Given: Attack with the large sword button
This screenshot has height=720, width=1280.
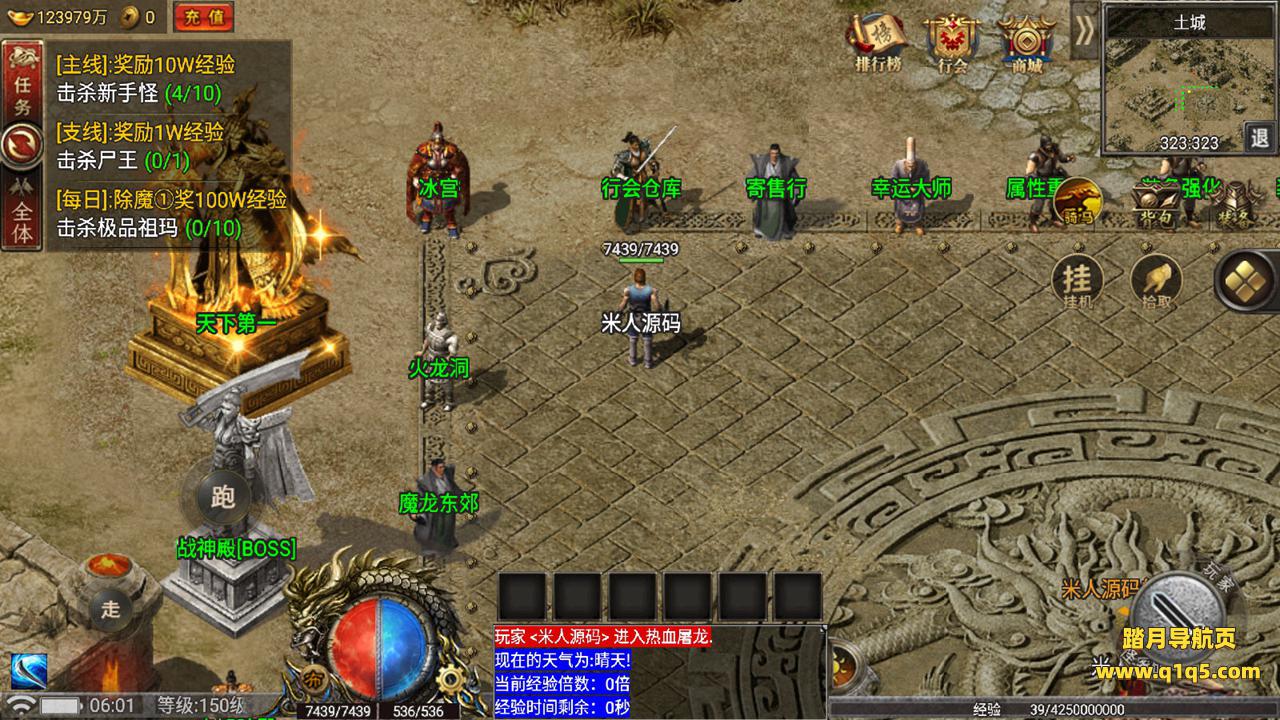Looking at the screenshot, I should tap(1180, 612).
